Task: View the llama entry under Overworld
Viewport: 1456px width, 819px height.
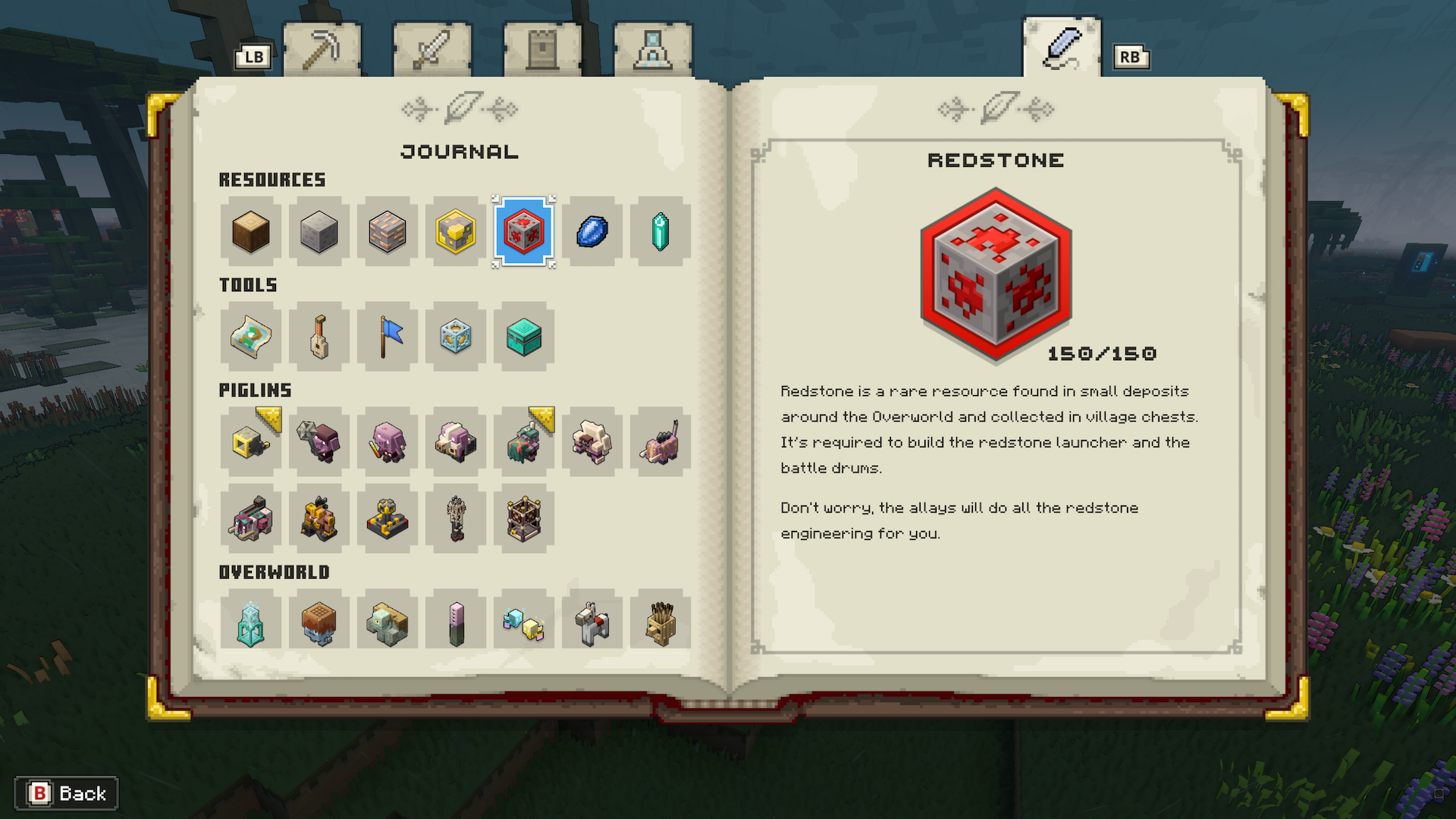Action: click(592, 622)
